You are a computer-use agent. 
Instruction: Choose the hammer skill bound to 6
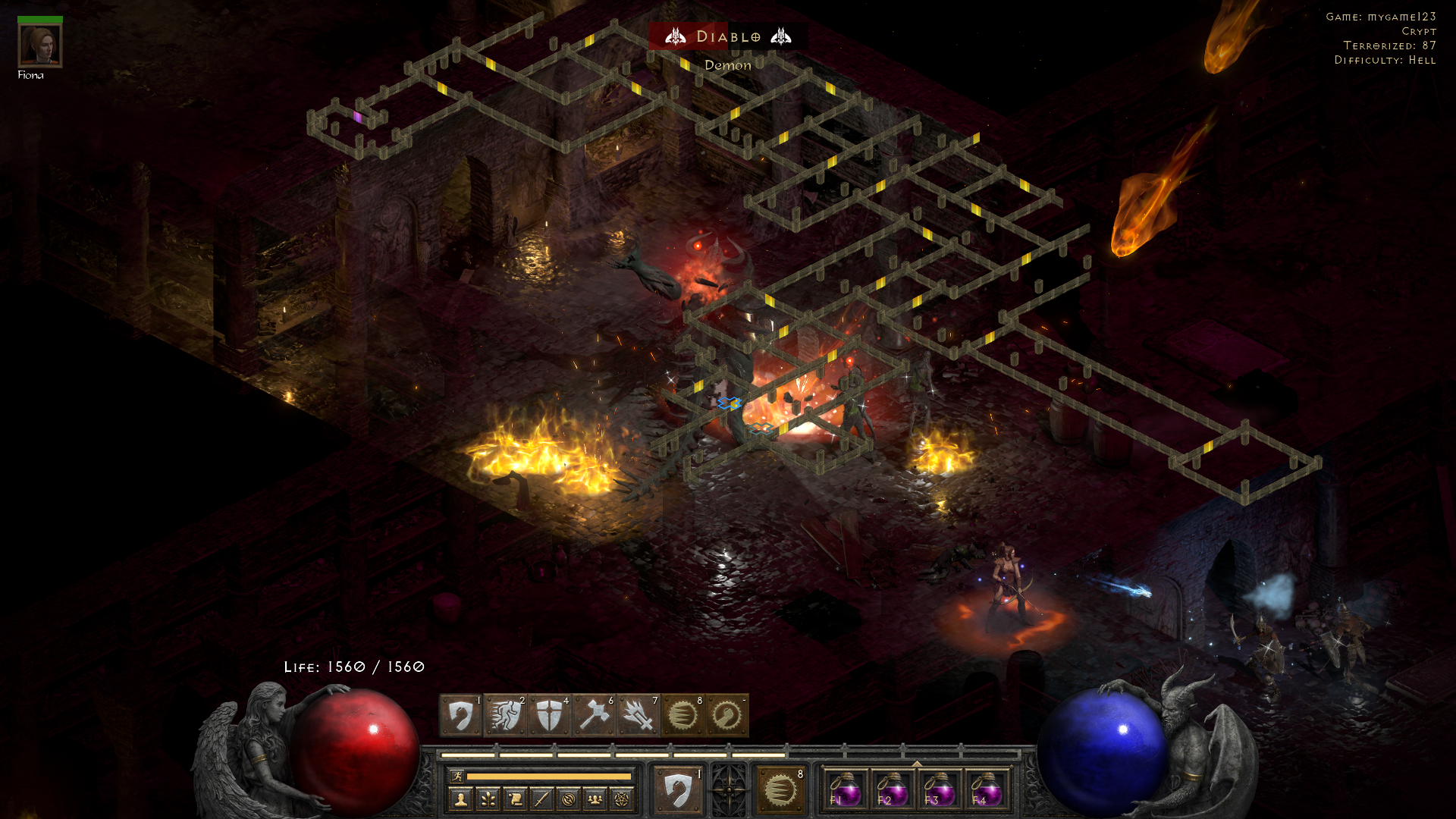tap(594, 715)
